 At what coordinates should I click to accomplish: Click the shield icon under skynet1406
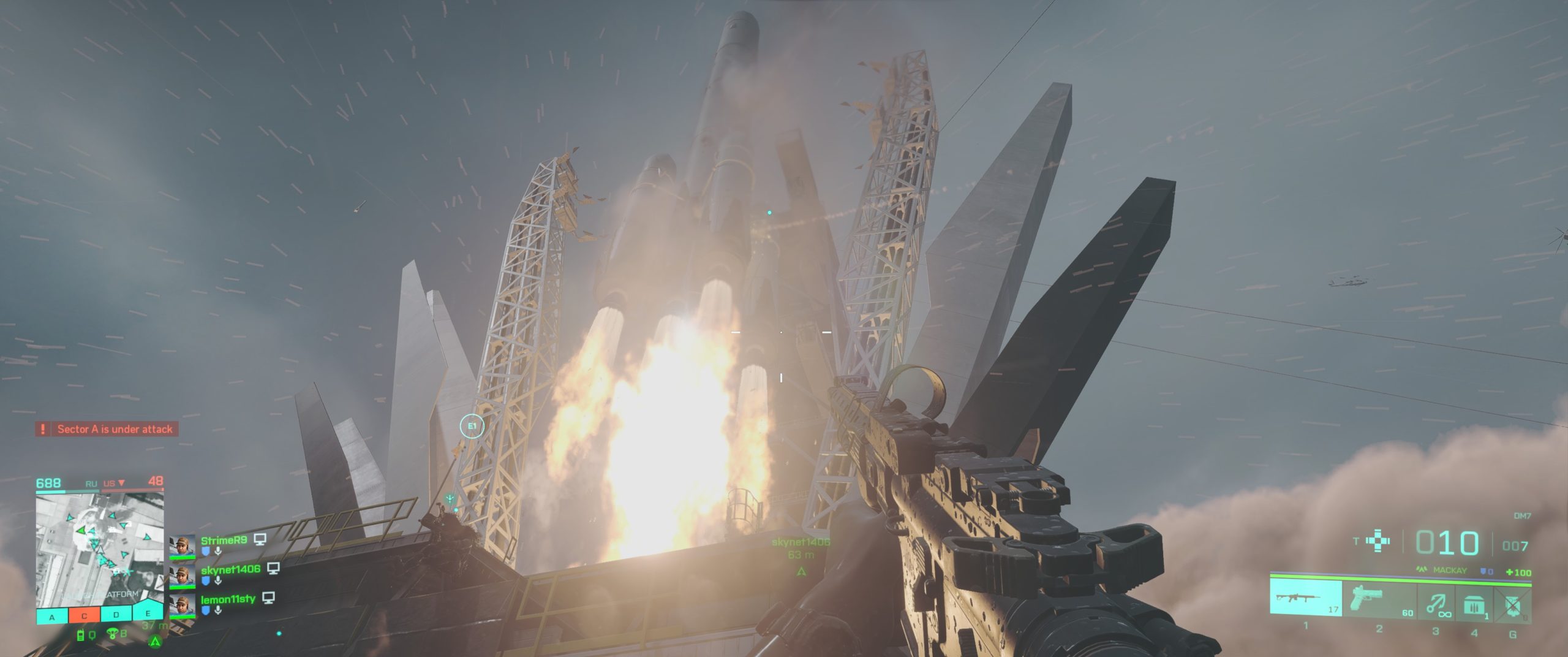click(206, 580)
